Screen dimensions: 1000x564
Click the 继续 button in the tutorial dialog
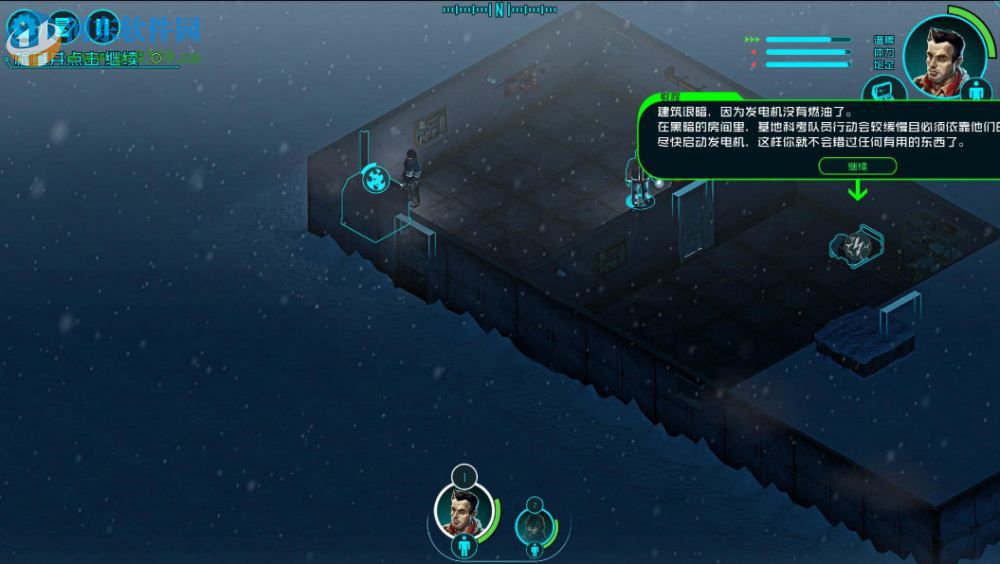pos(857,166)
